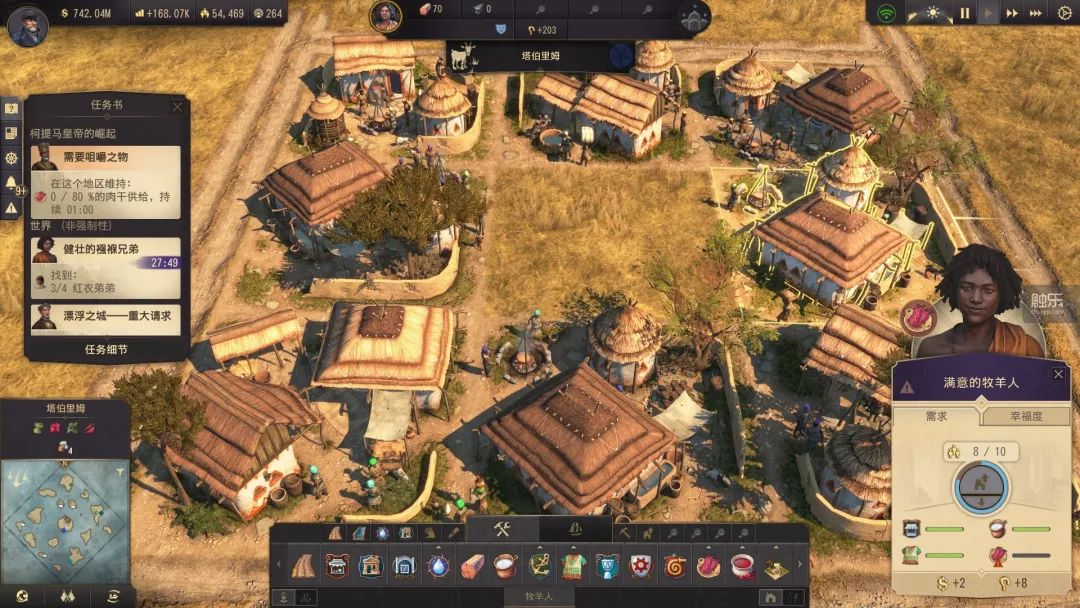
Task: Open the hammer and wrench construction tab
Action: pyautogui.click(x=502, y=530)
